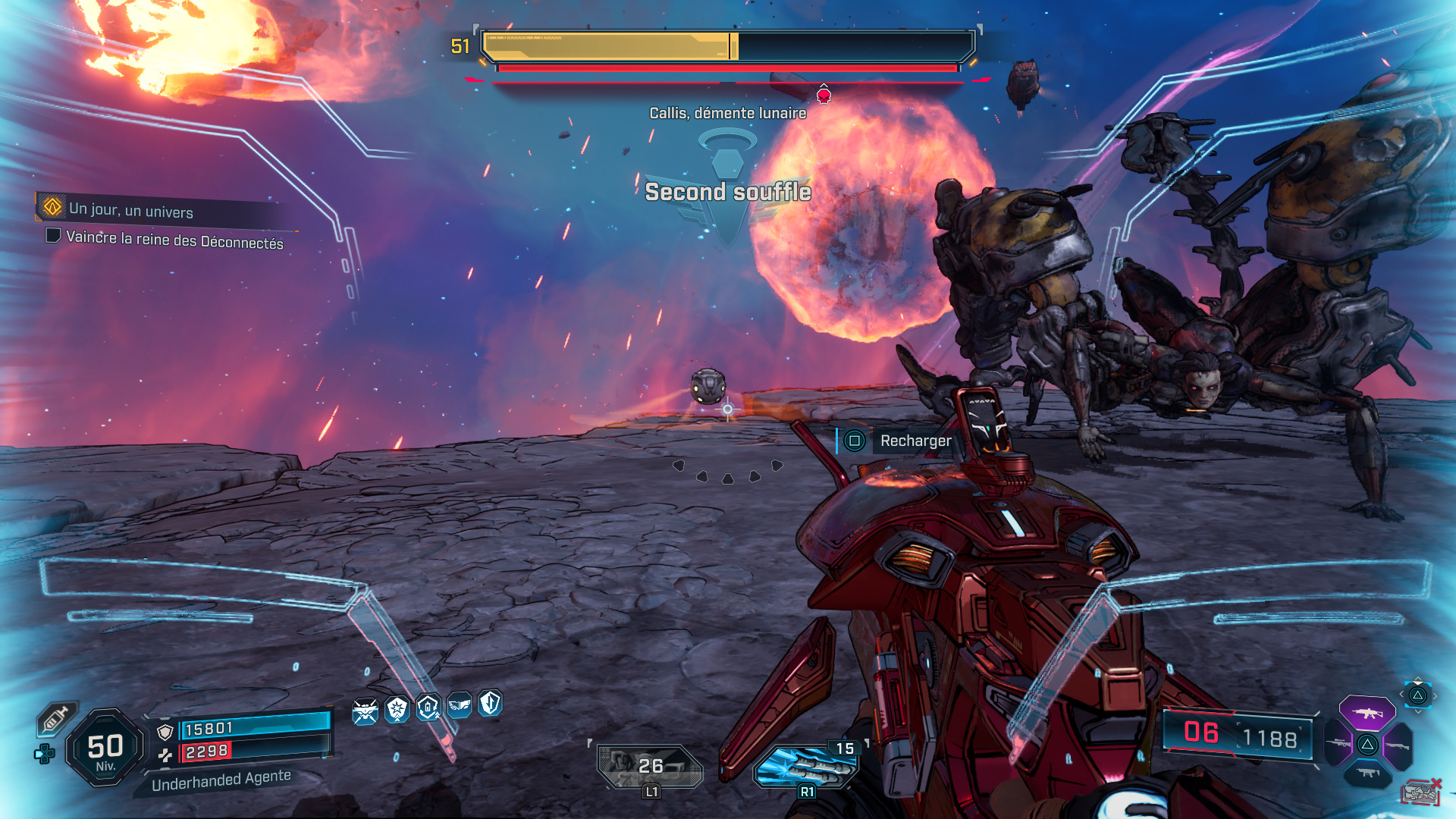The image size is (1456, 819).
Task: Select the shotgun weapon slot
Action: (x=1398, y=746)
